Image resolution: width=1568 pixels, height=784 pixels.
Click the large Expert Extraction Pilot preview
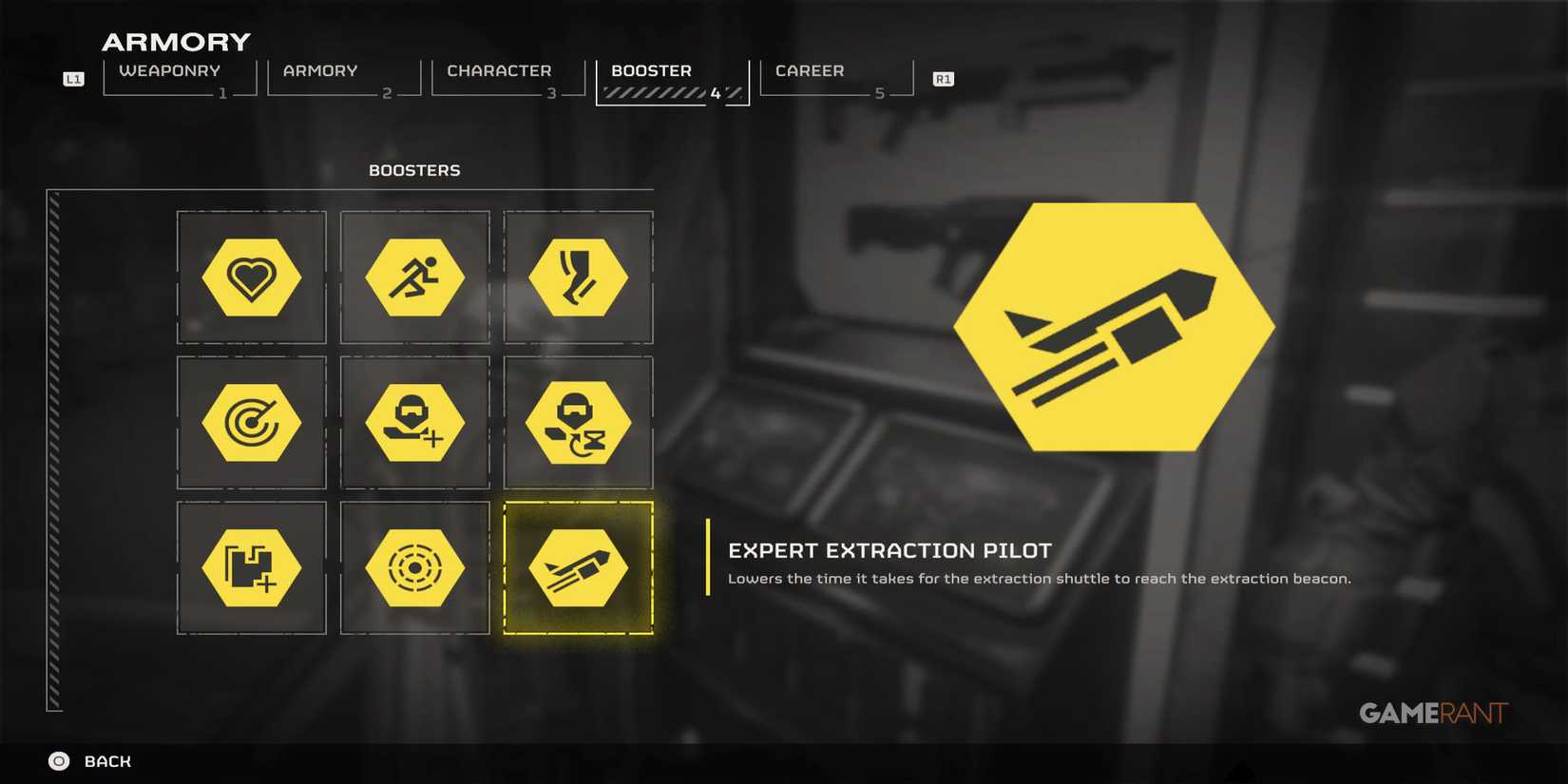1114,325
